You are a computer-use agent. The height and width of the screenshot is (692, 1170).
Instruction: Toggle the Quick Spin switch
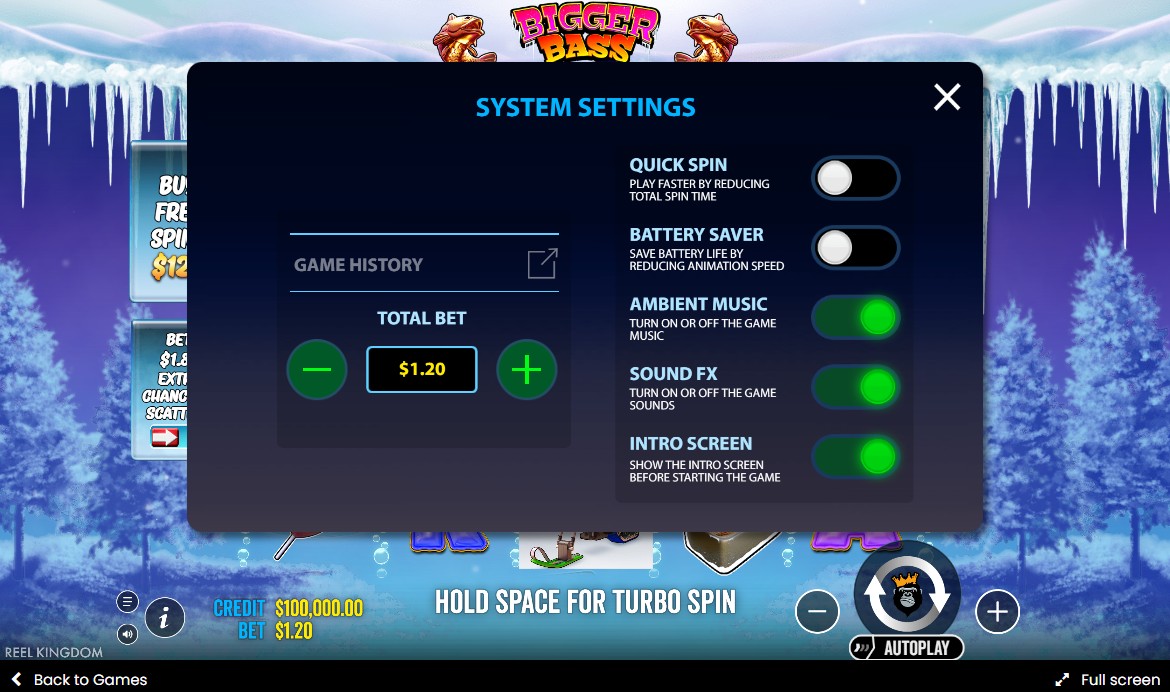tap(855, 179)
